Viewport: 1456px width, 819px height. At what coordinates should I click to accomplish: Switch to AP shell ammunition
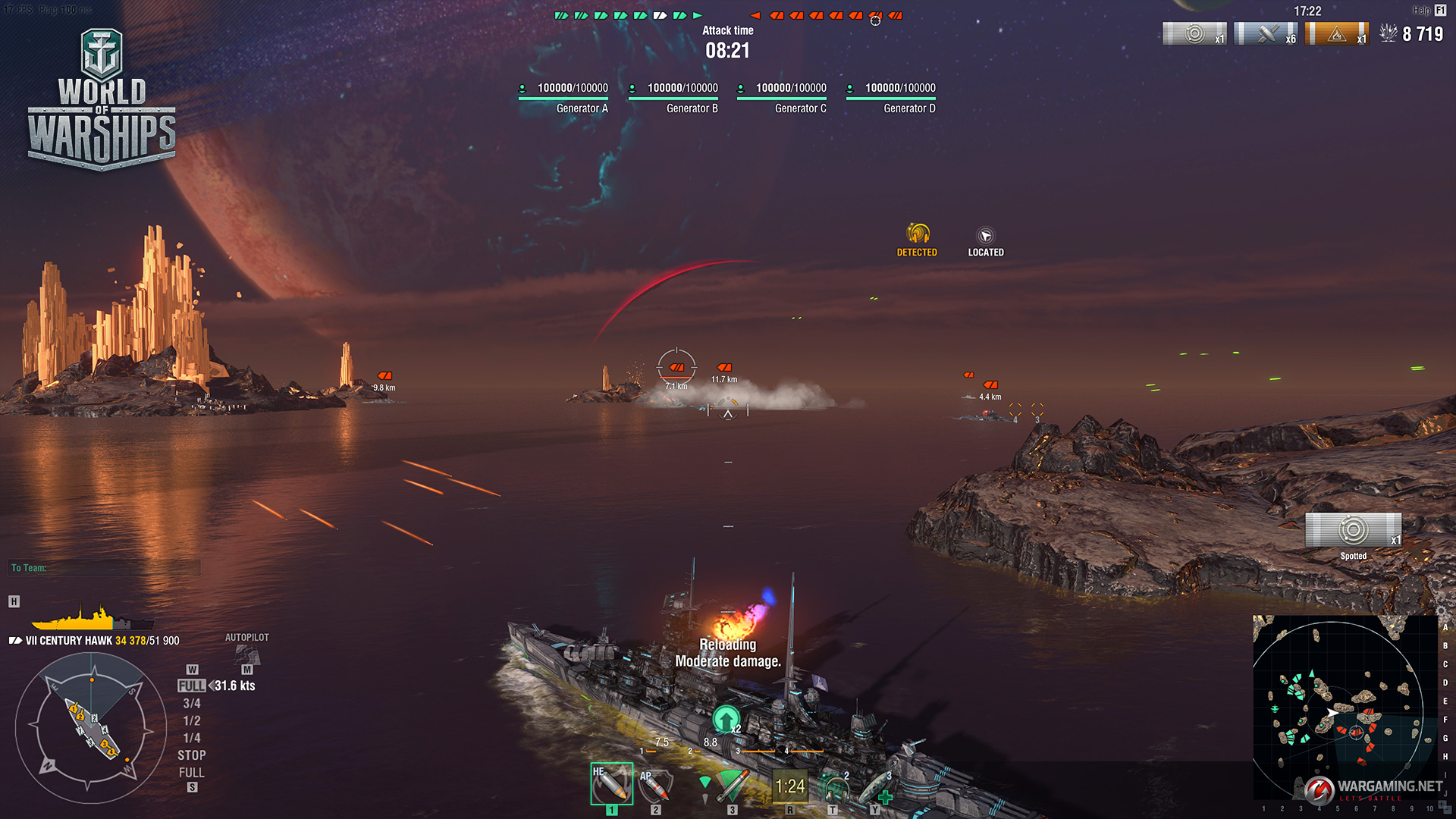pyautogui.click(x=654, y=786)
